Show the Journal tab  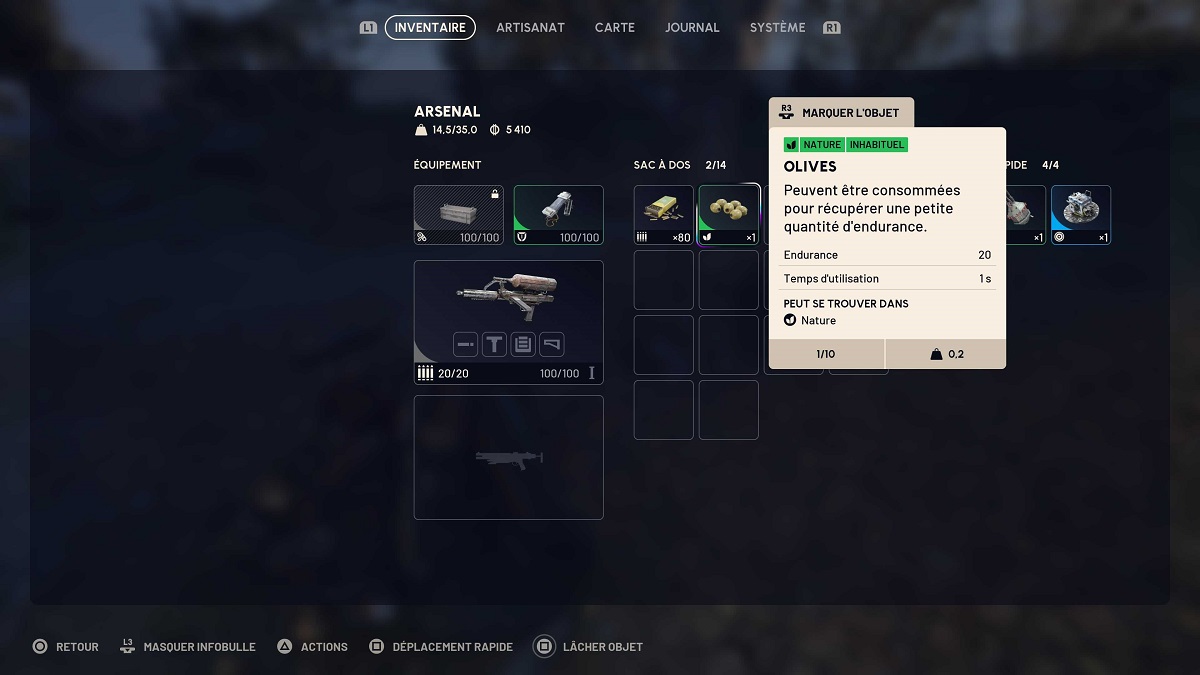(x=692, y=28)
